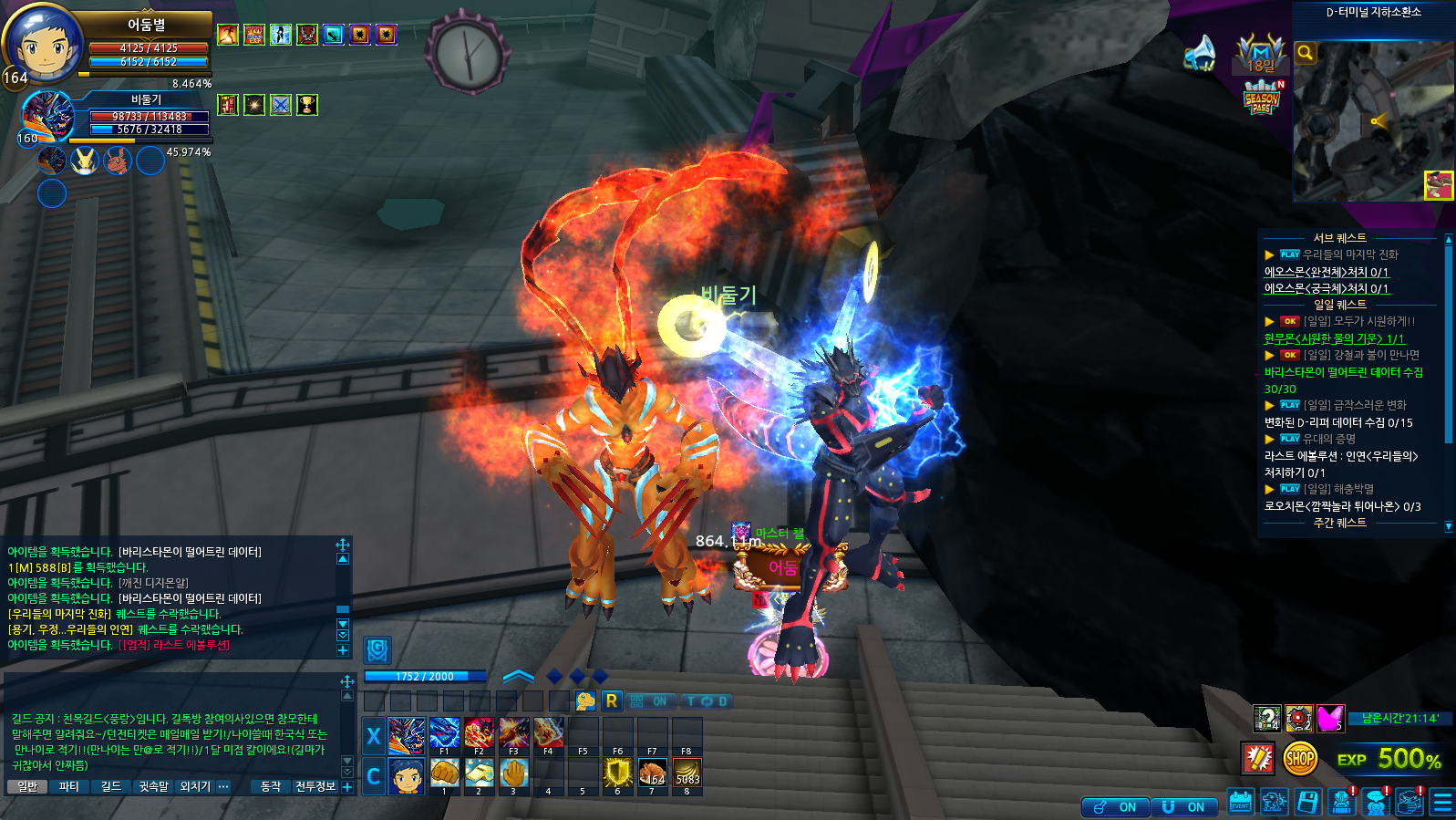Open the 전투정보 combat info tab
The height and width of the screenshot is (820, 1456).
coord(315,786)
